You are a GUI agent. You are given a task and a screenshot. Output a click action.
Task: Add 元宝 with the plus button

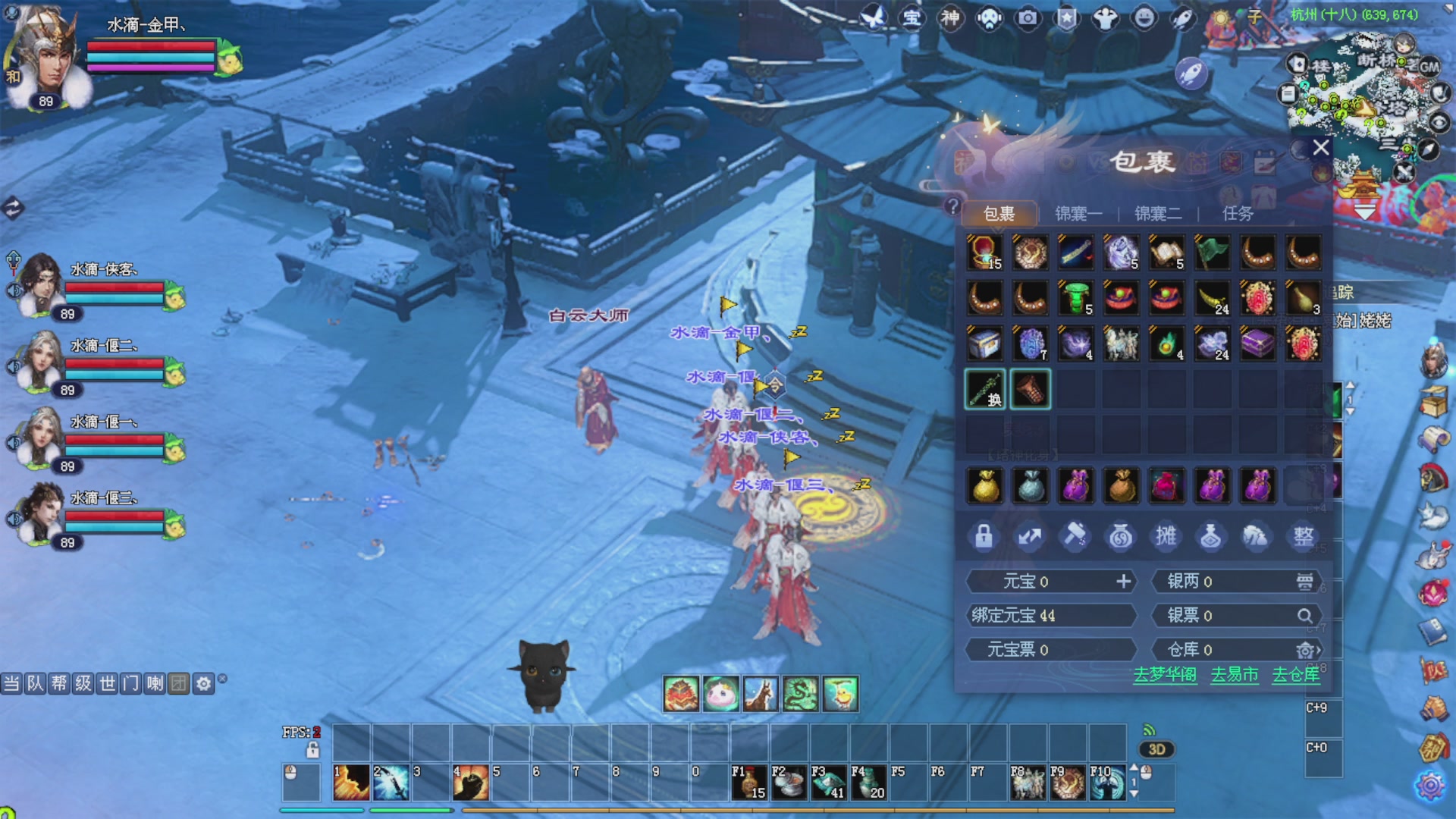pyautogui.click(x=1123, y=582)
